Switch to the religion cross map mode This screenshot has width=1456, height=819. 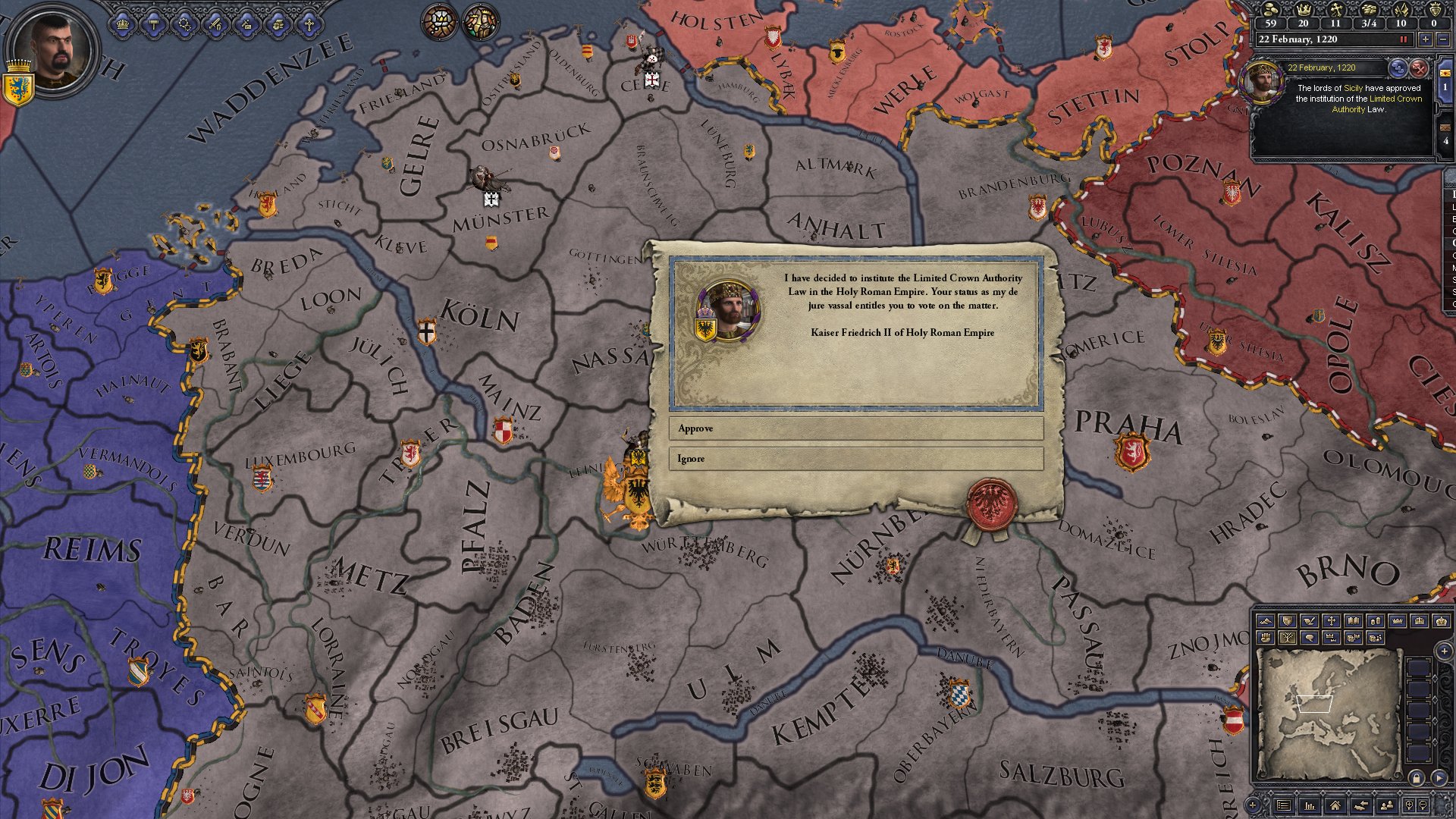coord(1331,621)
